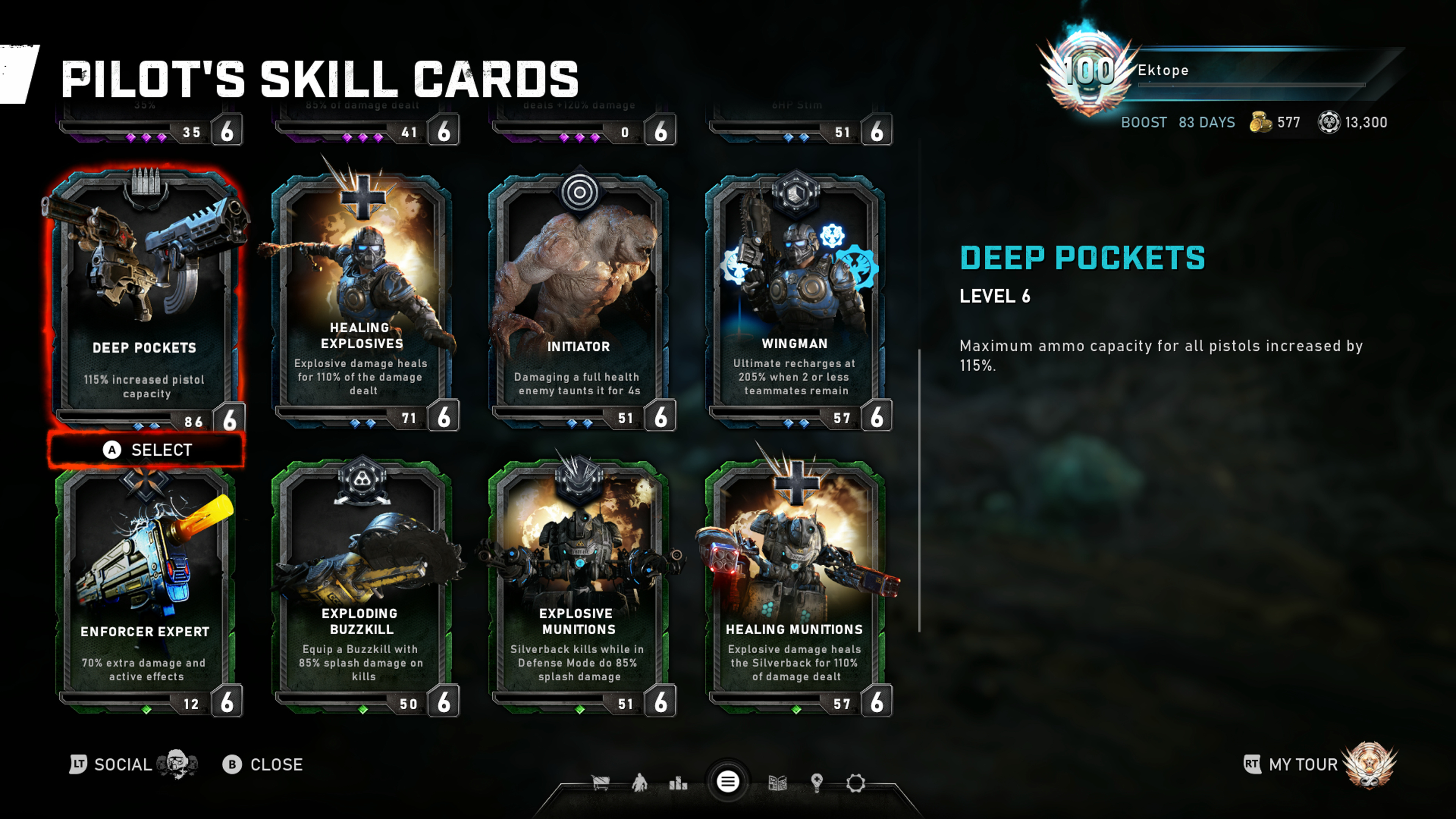Viewport: 1456px width, 819px height.
Task: Open the store shopping cart icon
Action: pos(600,783)
